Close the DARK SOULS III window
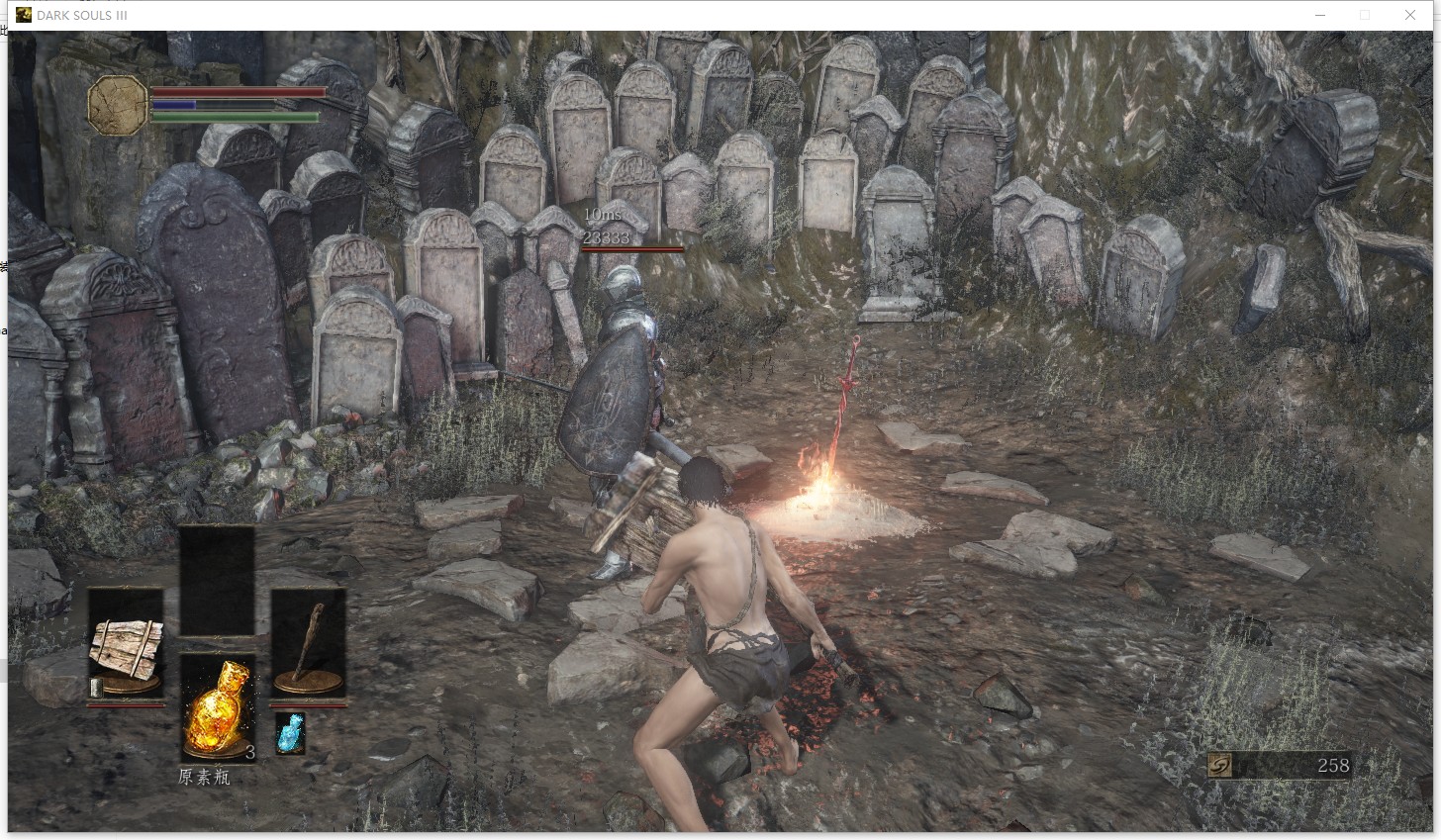 pyautogui.click(x=1410, y=15)
